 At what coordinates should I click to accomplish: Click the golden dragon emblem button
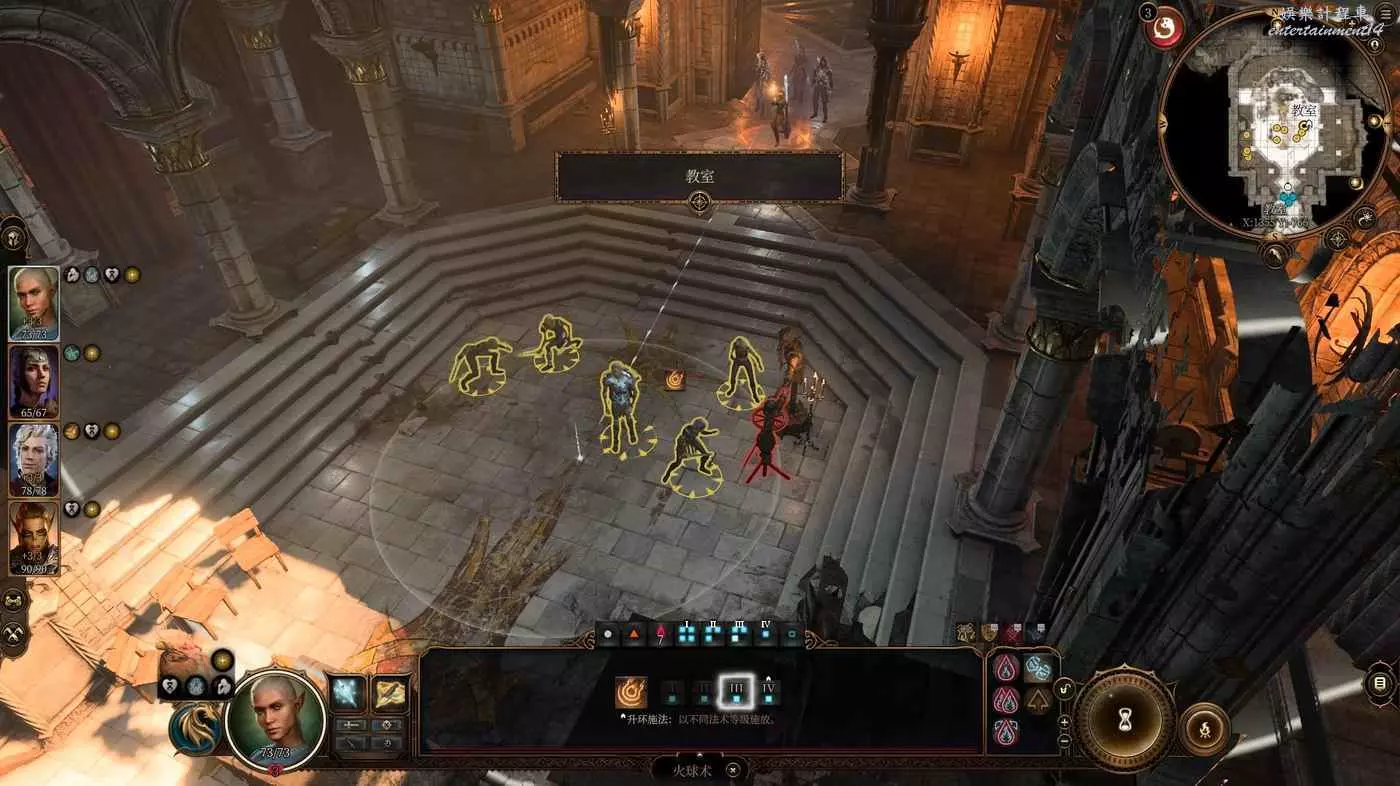click(194, 729)
